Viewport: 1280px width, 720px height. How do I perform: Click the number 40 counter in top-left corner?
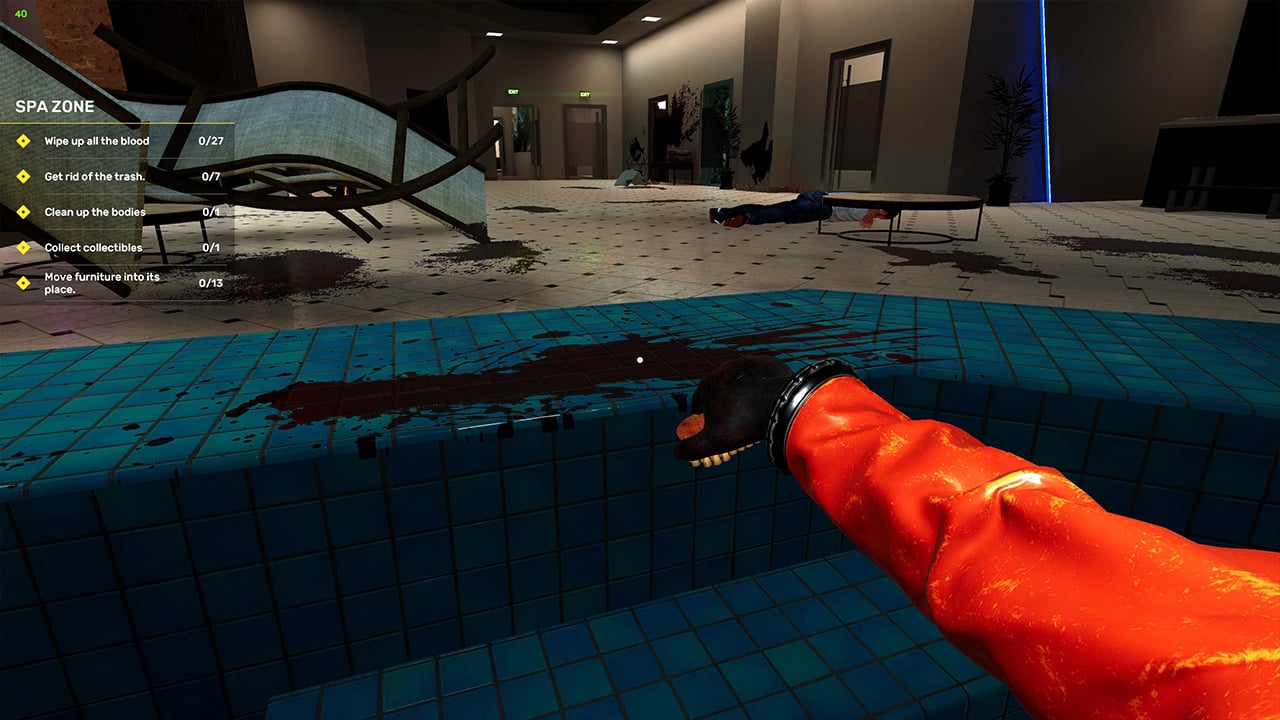[24, 14]
